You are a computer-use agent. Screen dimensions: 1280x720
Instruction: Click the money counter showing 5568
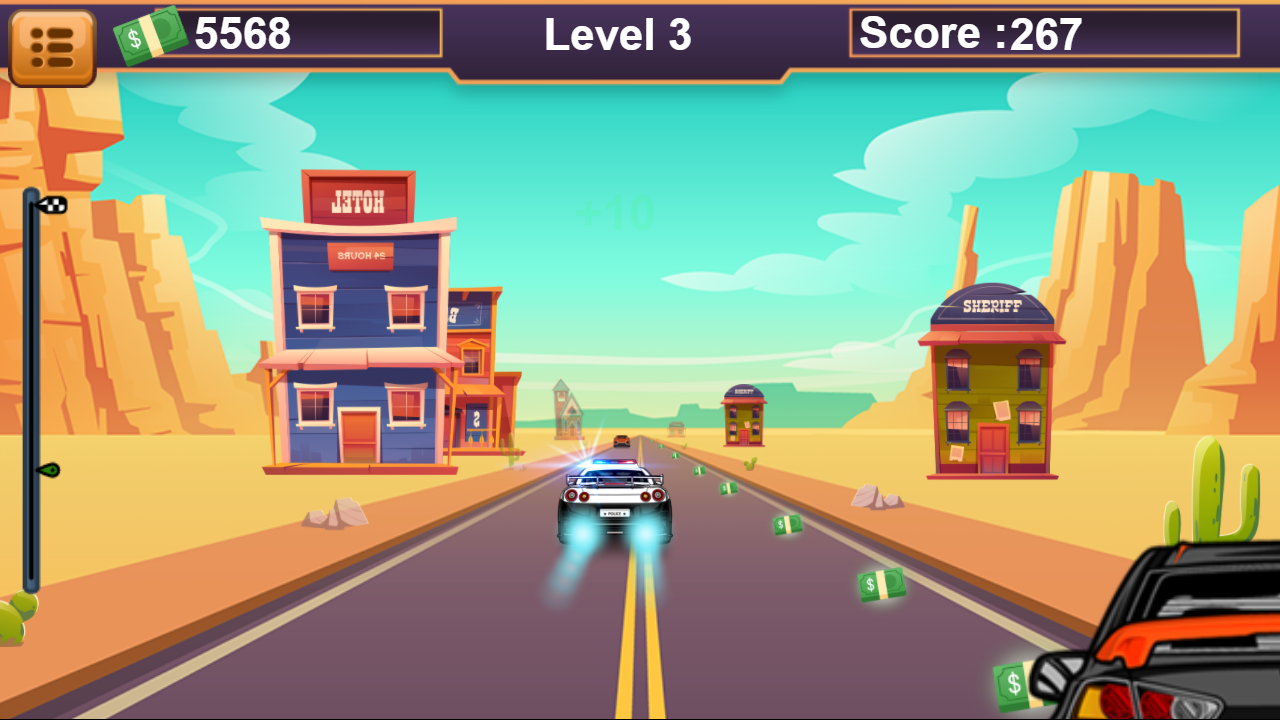tap(243, 35)
